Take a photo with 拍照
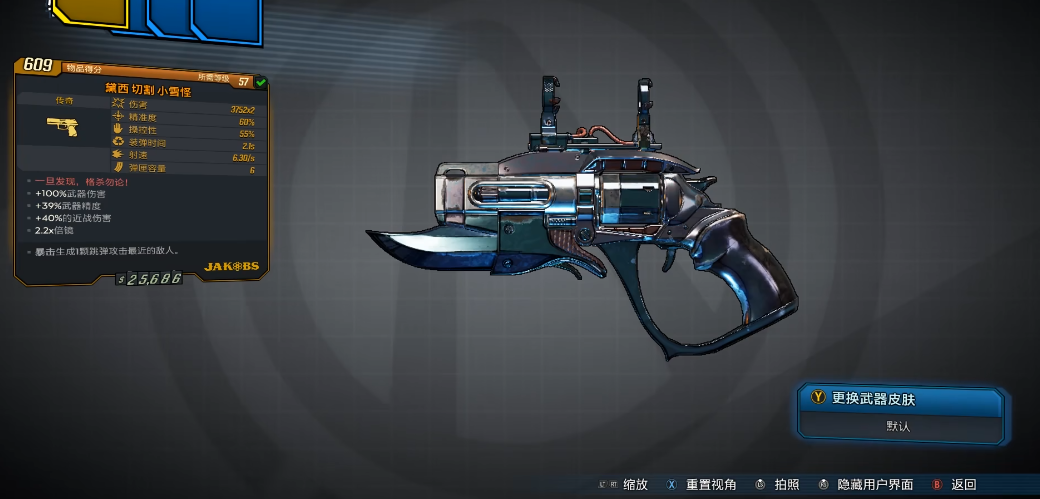Viewport: 1040px width, 499px height. [786, 484]
